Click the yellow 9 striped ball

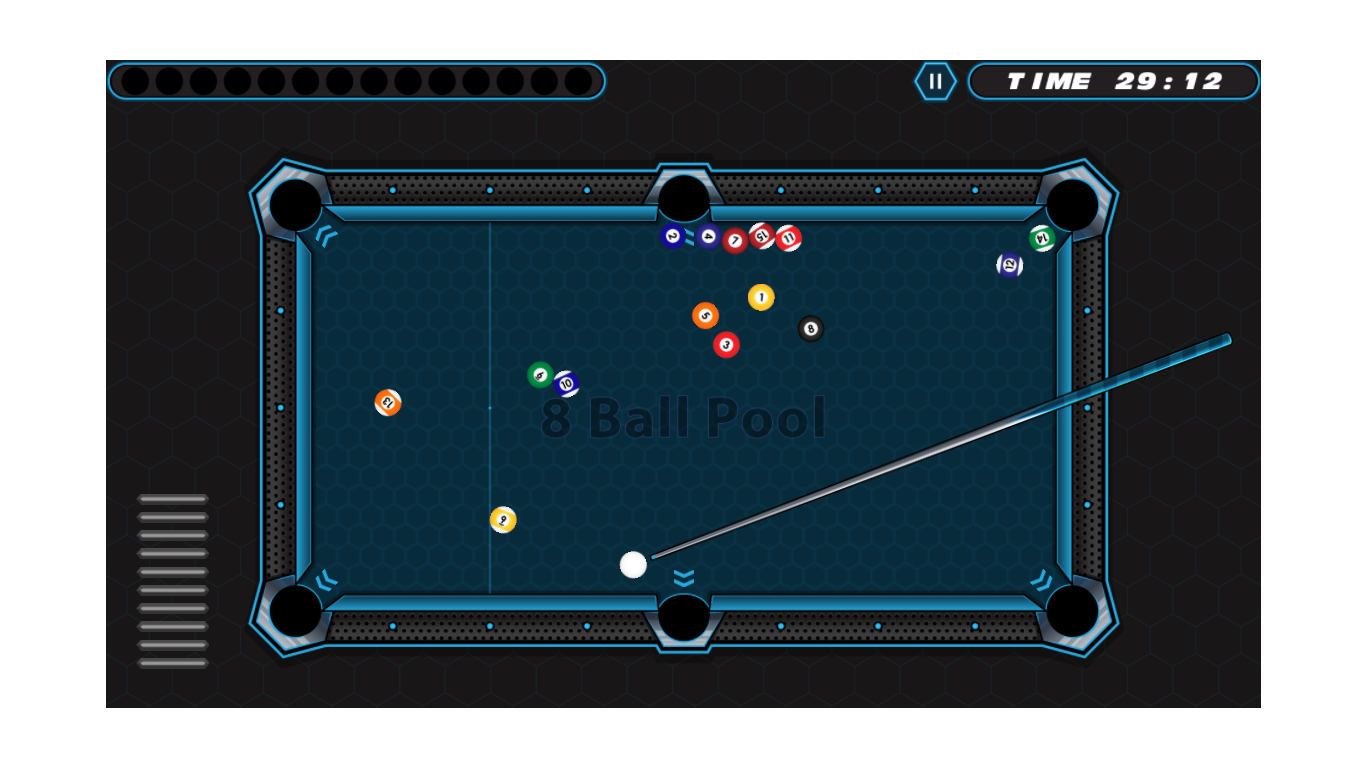click(503, 519)
